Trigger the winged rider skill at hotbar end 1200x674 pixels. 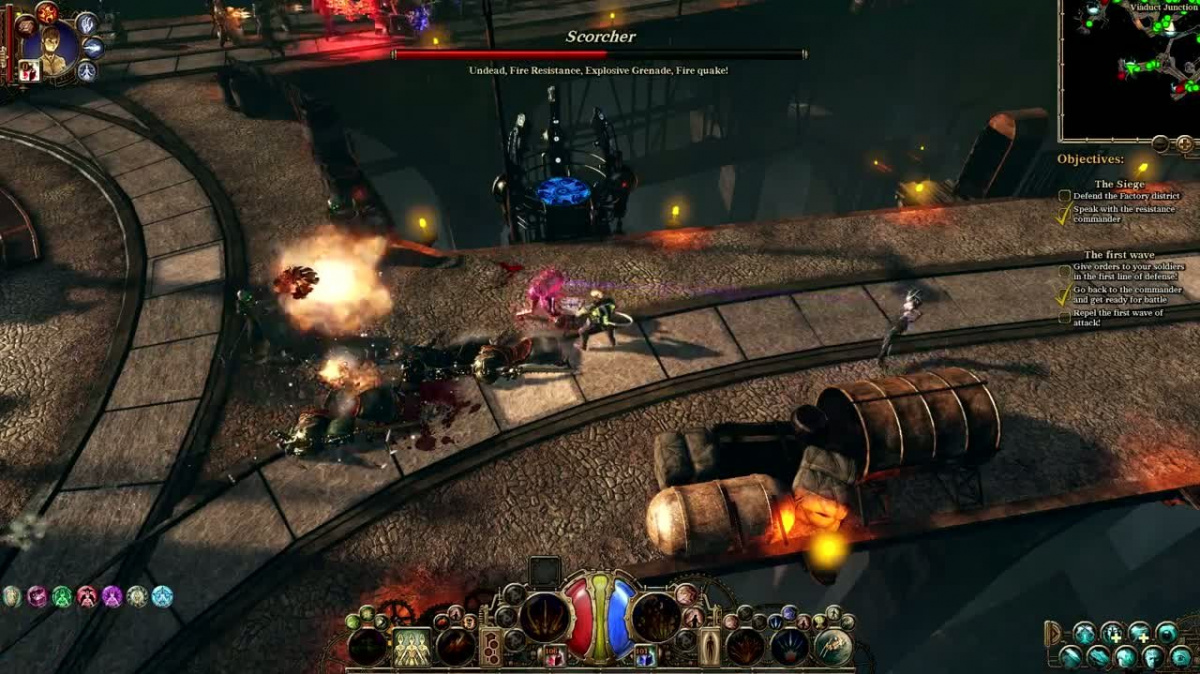(x=833, y=647)
